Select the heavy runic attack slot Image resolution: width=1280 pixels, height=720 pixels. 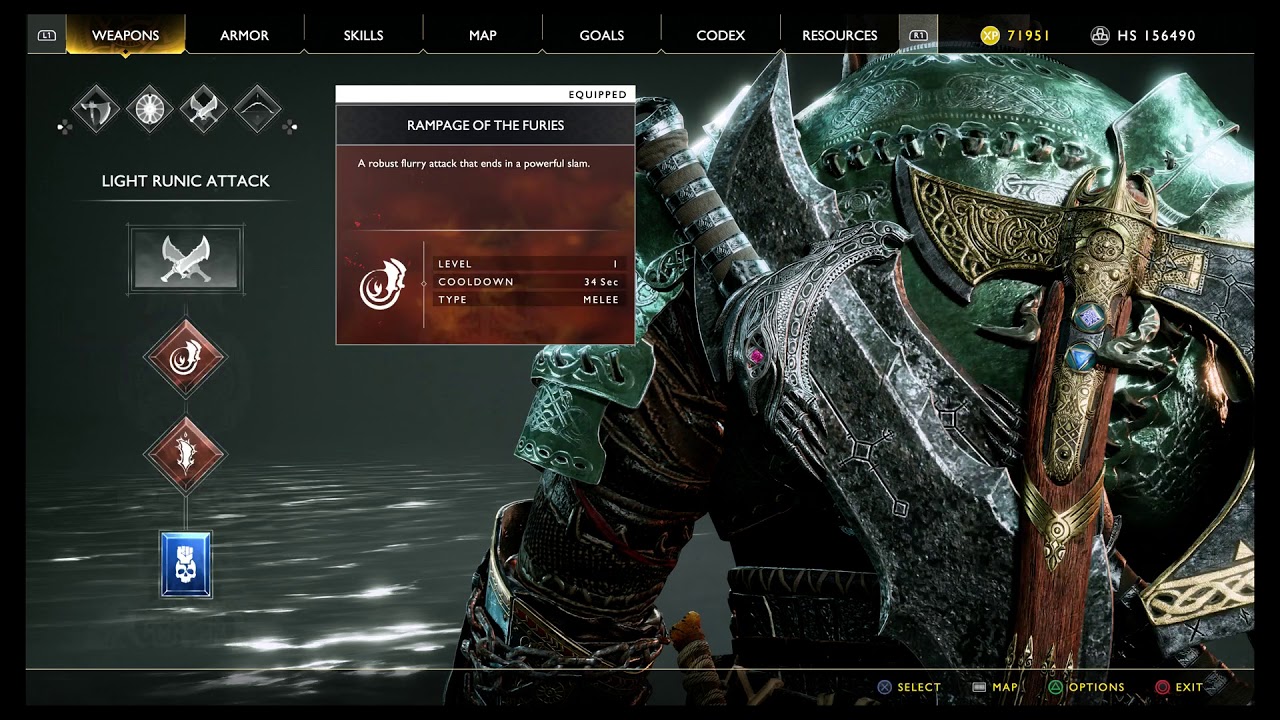pos(185,453)
